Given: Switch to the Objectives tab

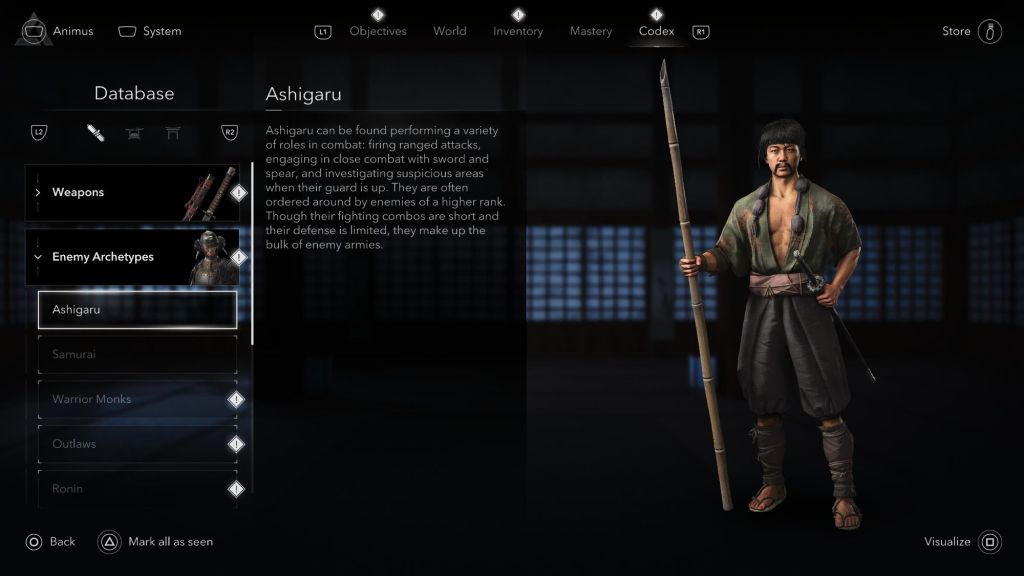Looking at the screenshot, I should click(378, 31).
